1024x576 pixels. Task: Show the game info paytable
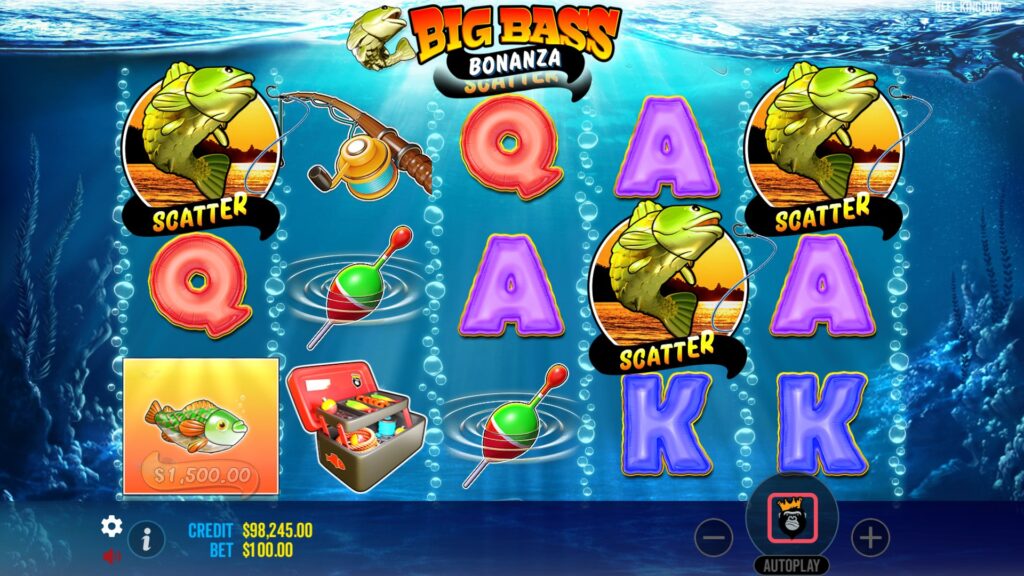click(146, 538)
